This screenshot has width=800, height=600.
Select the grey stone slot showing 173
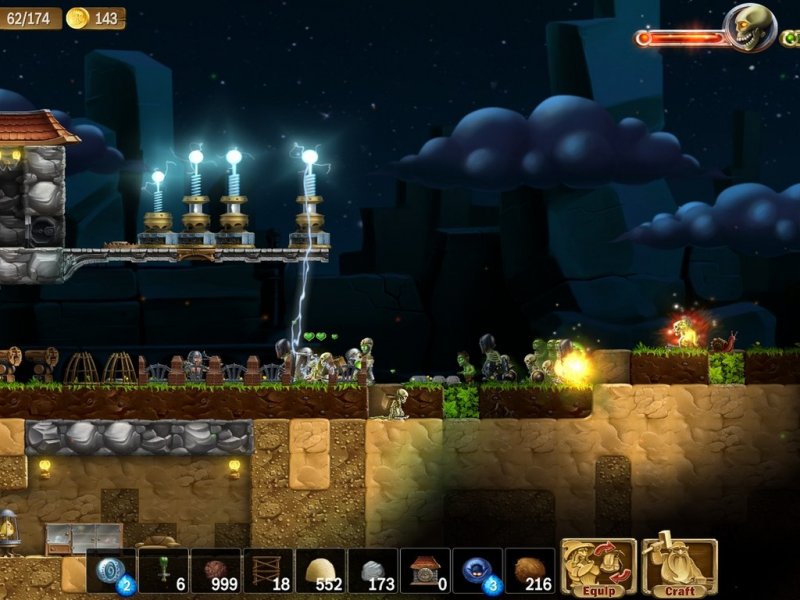[372, 571]
